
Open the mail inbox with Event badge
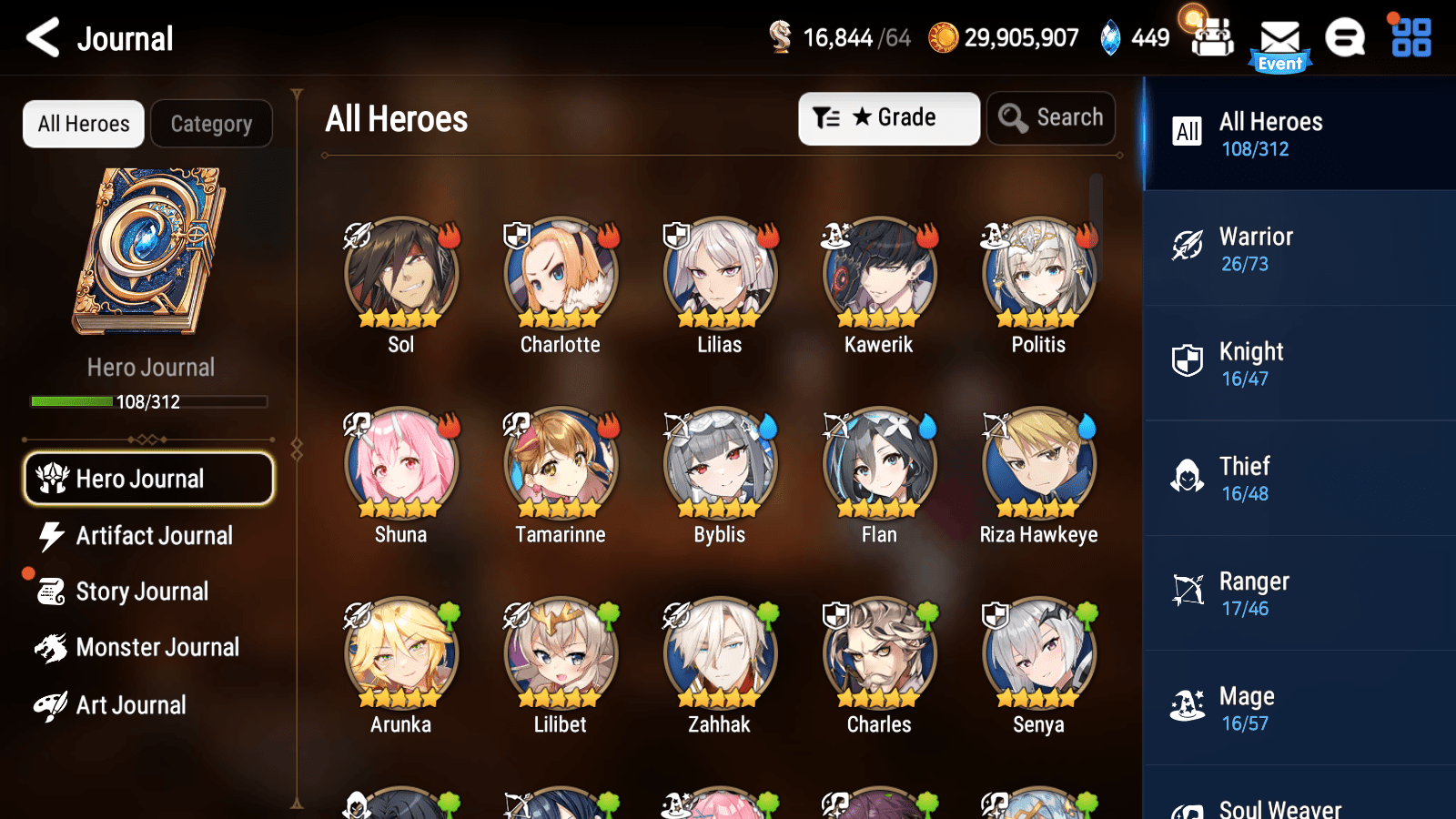(x=1280, y=38)
